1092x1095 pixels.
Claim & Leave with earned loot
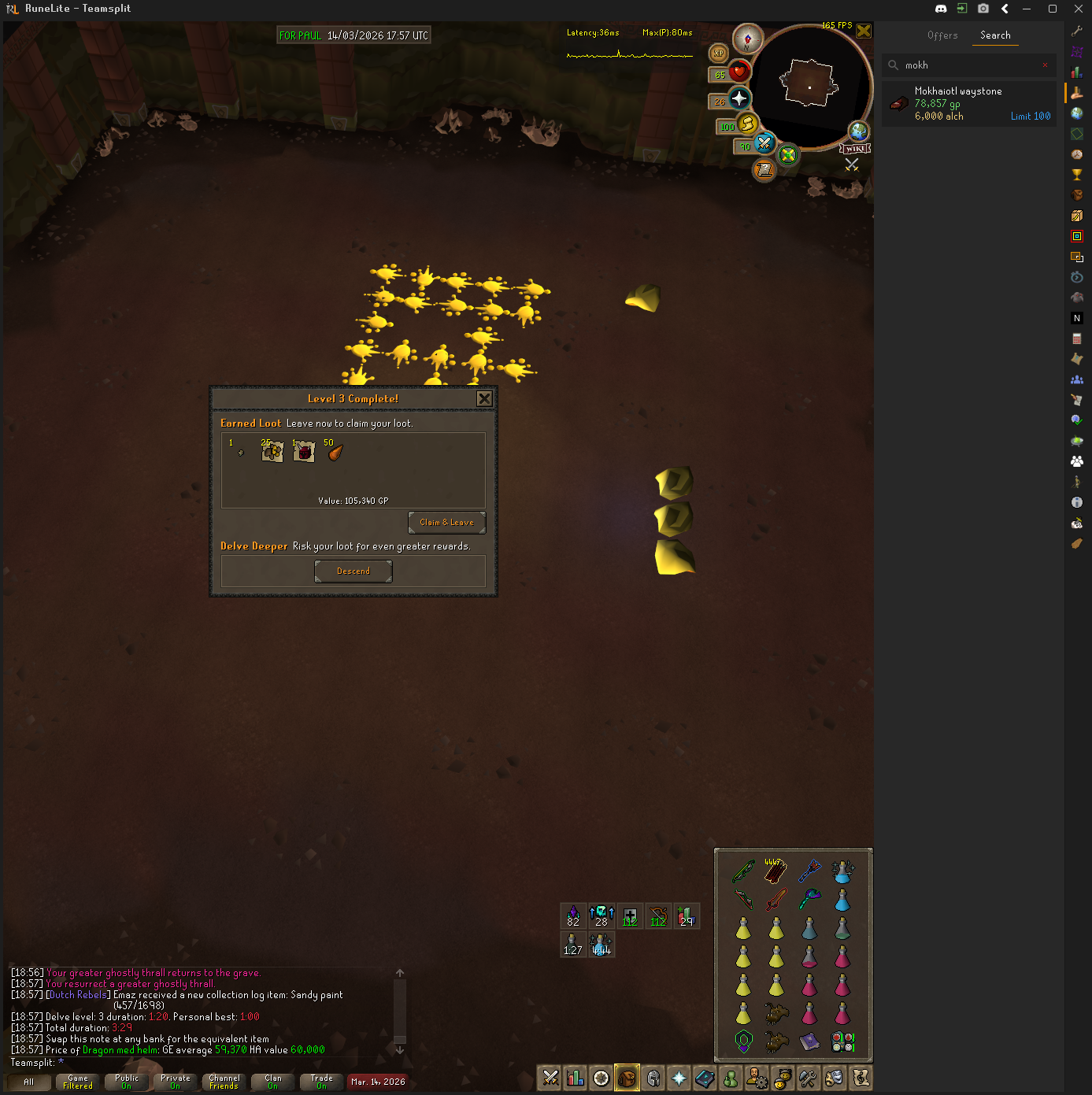point(446,523)
